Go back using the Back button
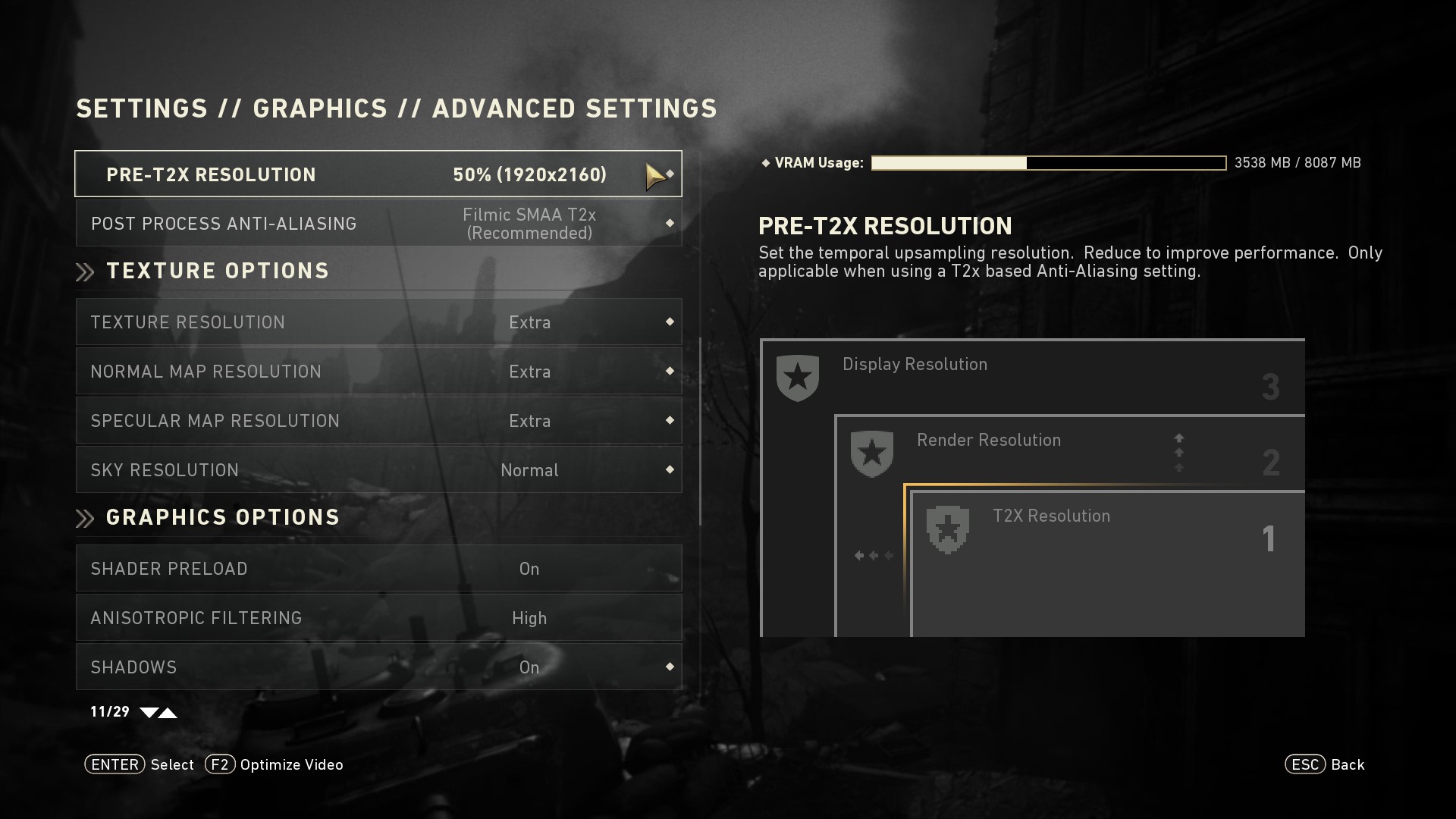1456x819 pixels. pos(1325,764)
